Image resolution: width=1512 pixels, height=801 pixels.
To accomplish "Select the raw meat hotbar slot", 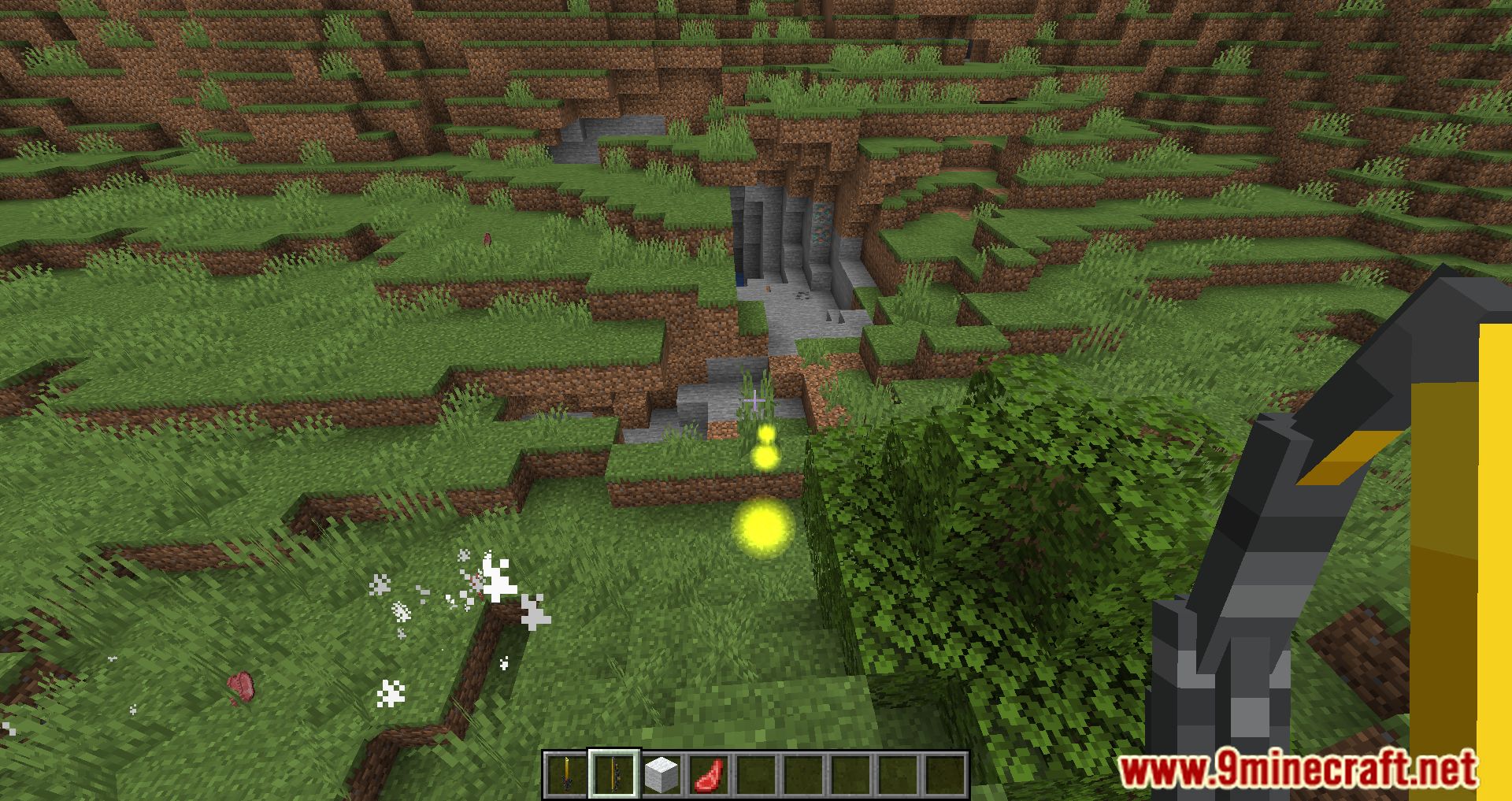I will [x=708, y=774].
